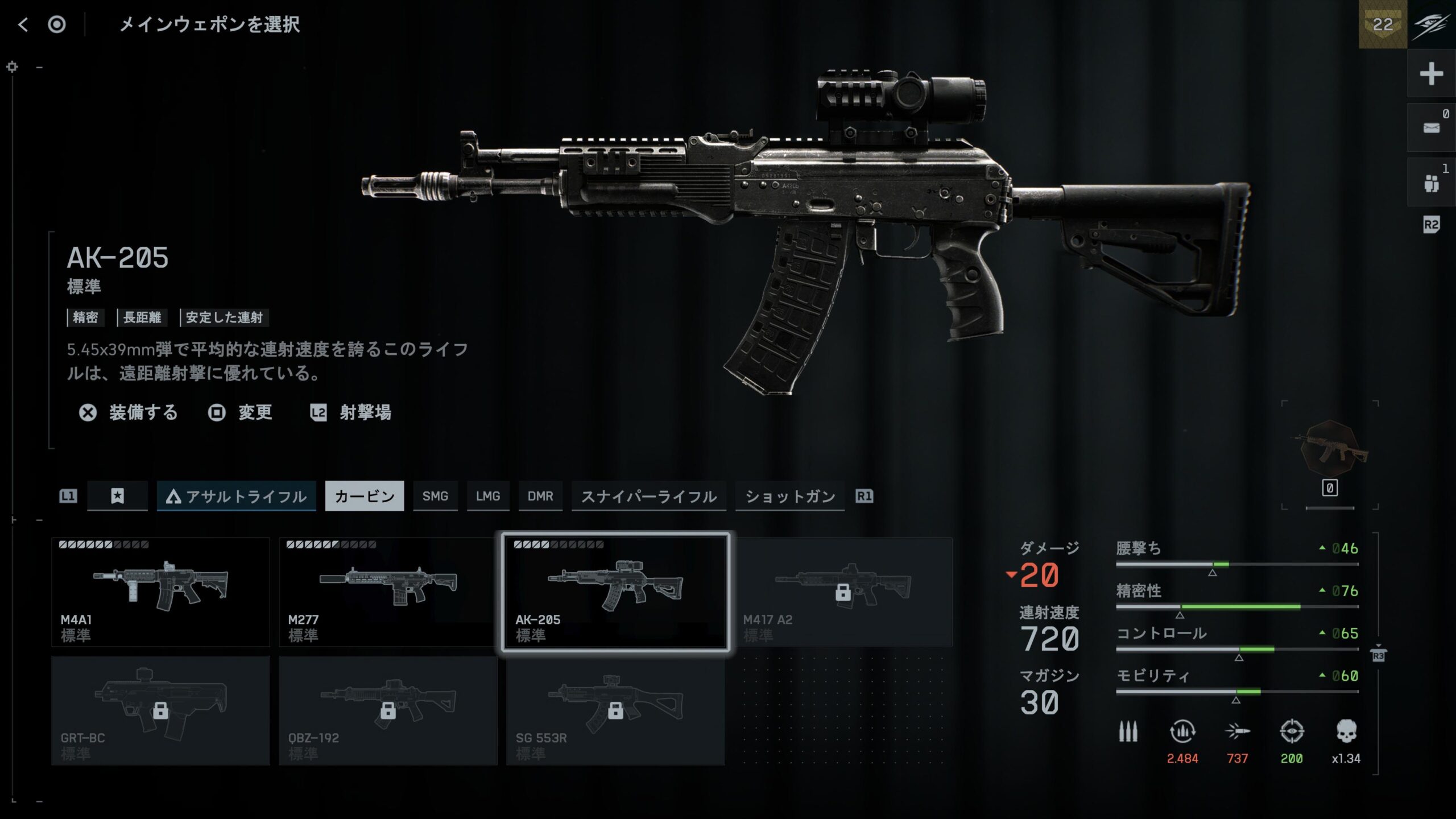Equip the AK-205 with 装備する

tap(129, 412)
